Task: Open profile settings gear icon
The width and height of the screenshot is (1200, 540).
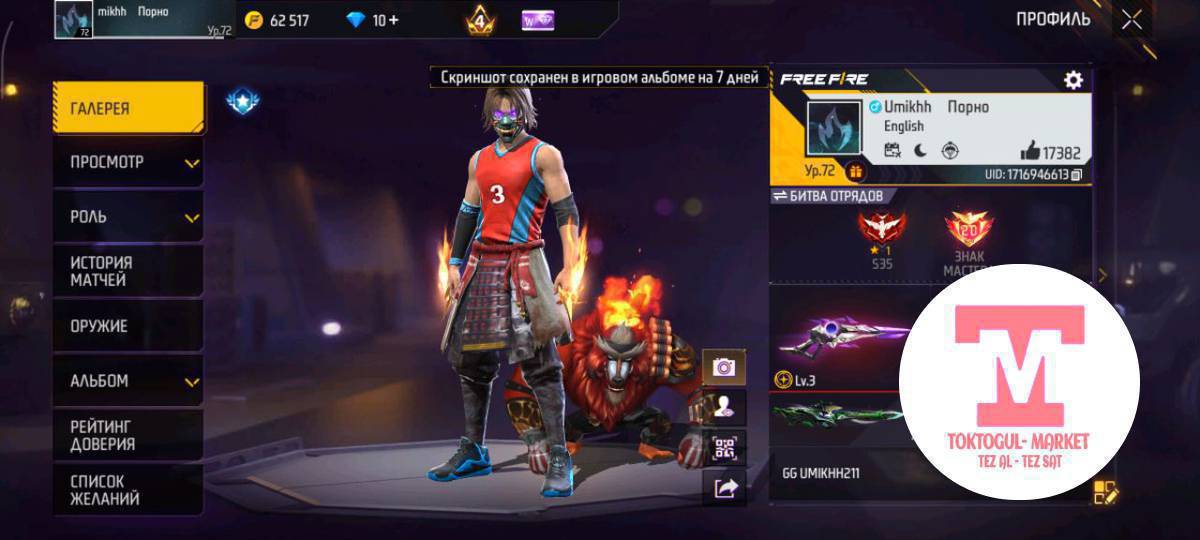Action: 1073,80
